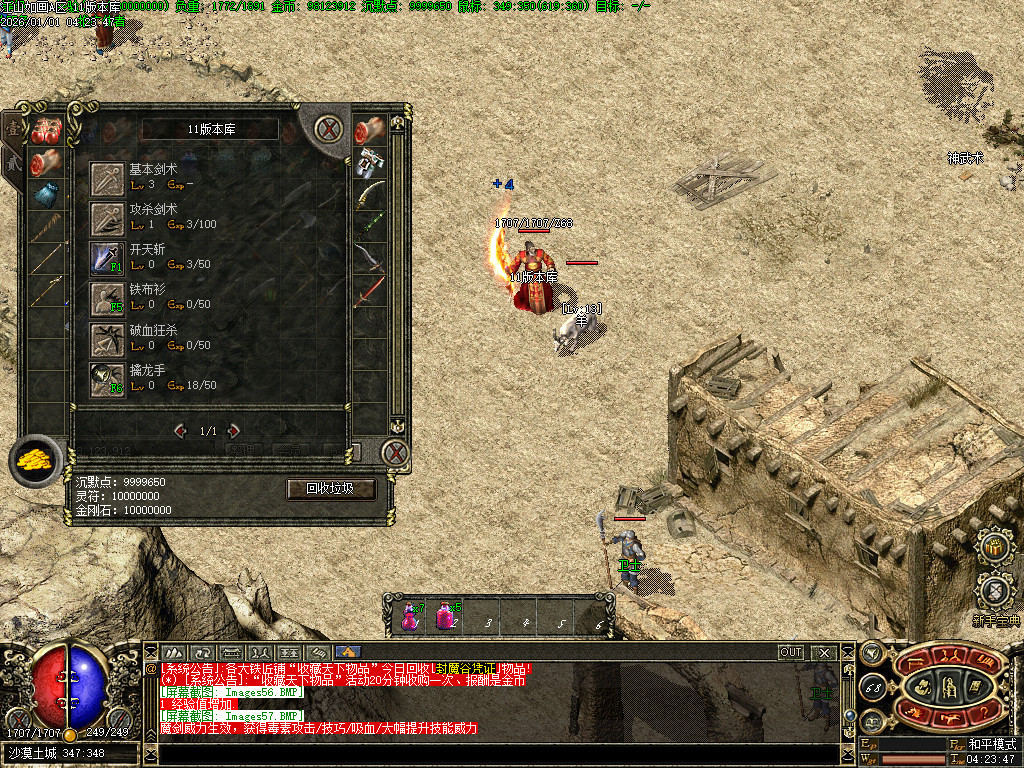
Task: Open the 新手宝典 beginner guide
Action: click(x=995, y=590)
